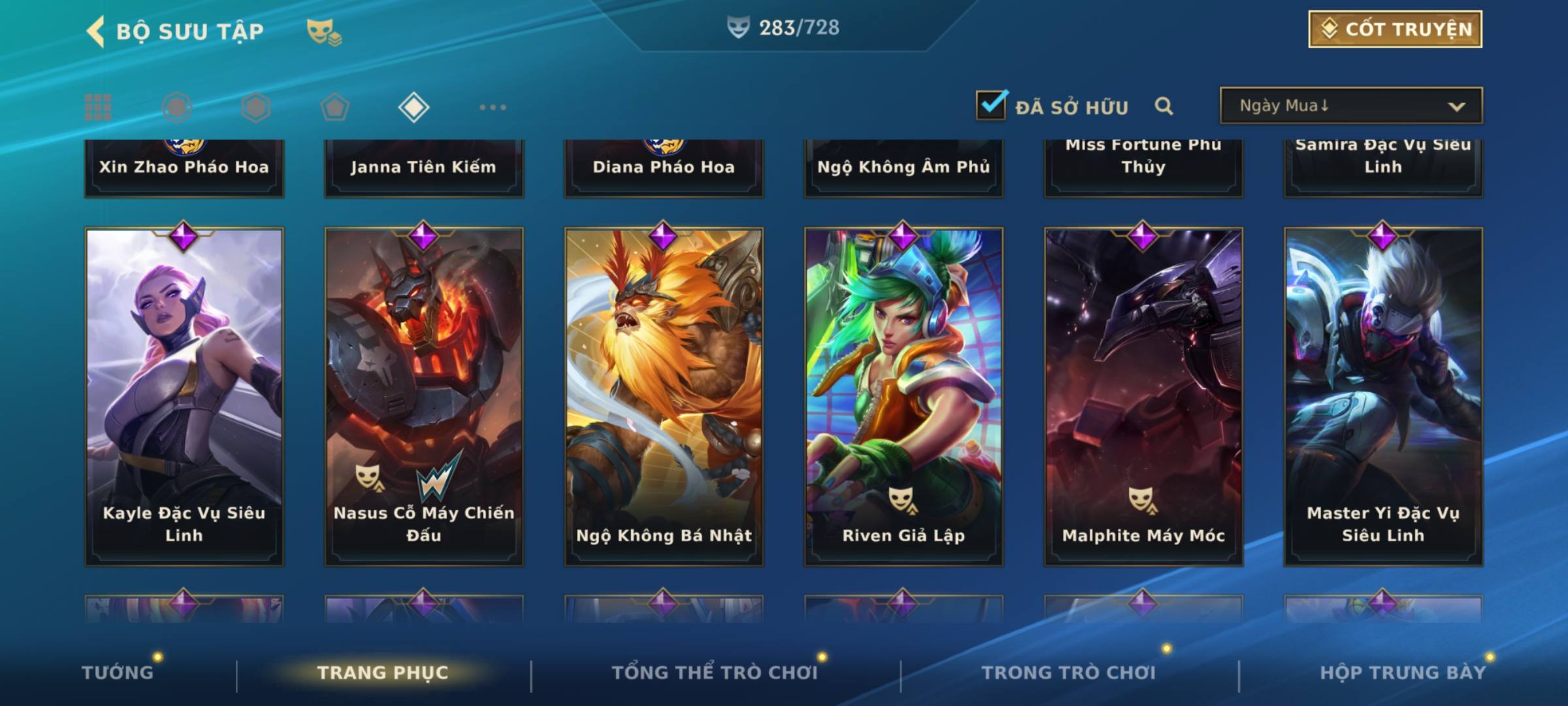Viewport: 1568px width, 706px height.
Task: Show more filters with three dots
Action: [x=493, y=107]
